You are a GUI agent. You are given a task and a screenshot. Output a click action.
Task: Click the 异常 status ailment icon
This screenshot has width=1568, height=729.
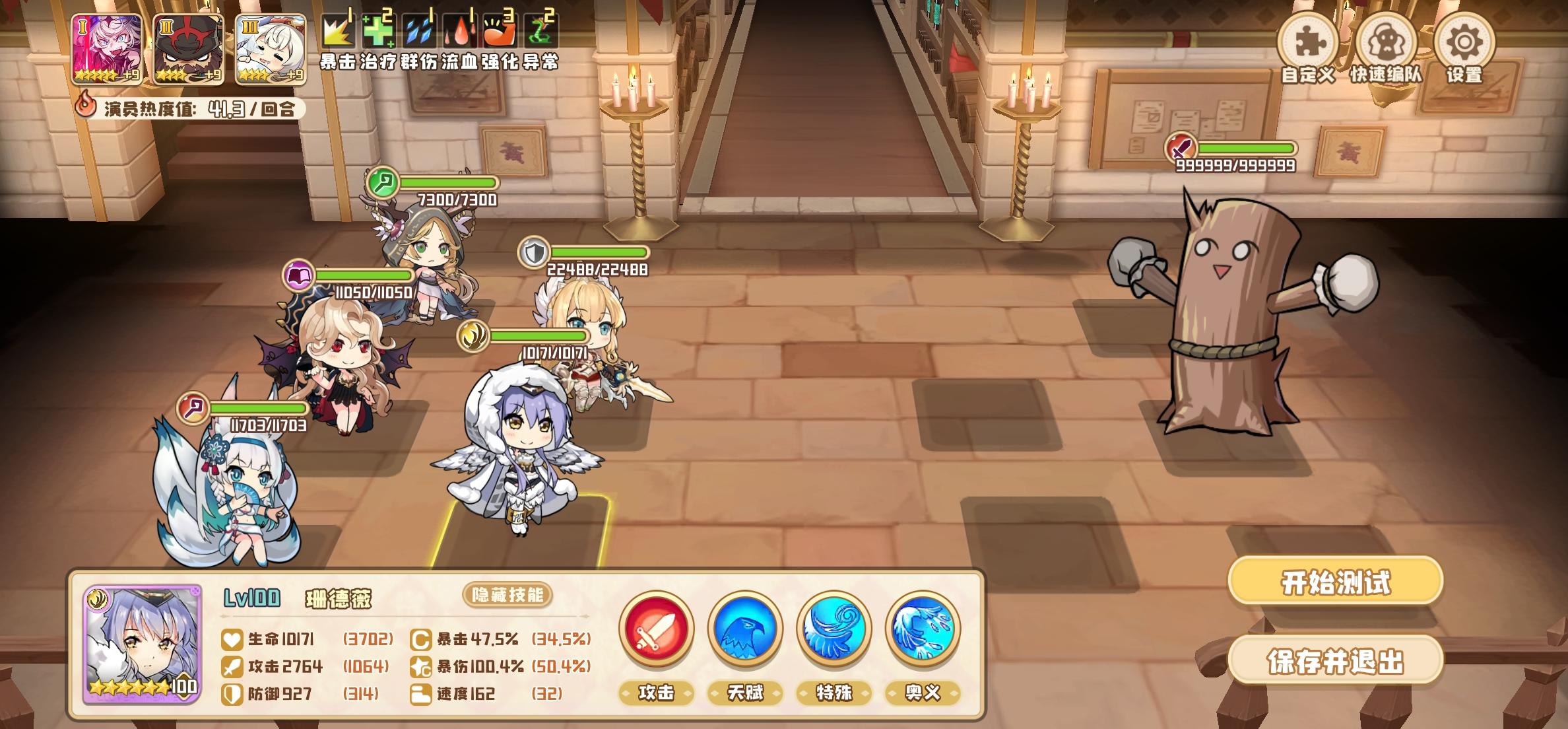coord(537,30)
